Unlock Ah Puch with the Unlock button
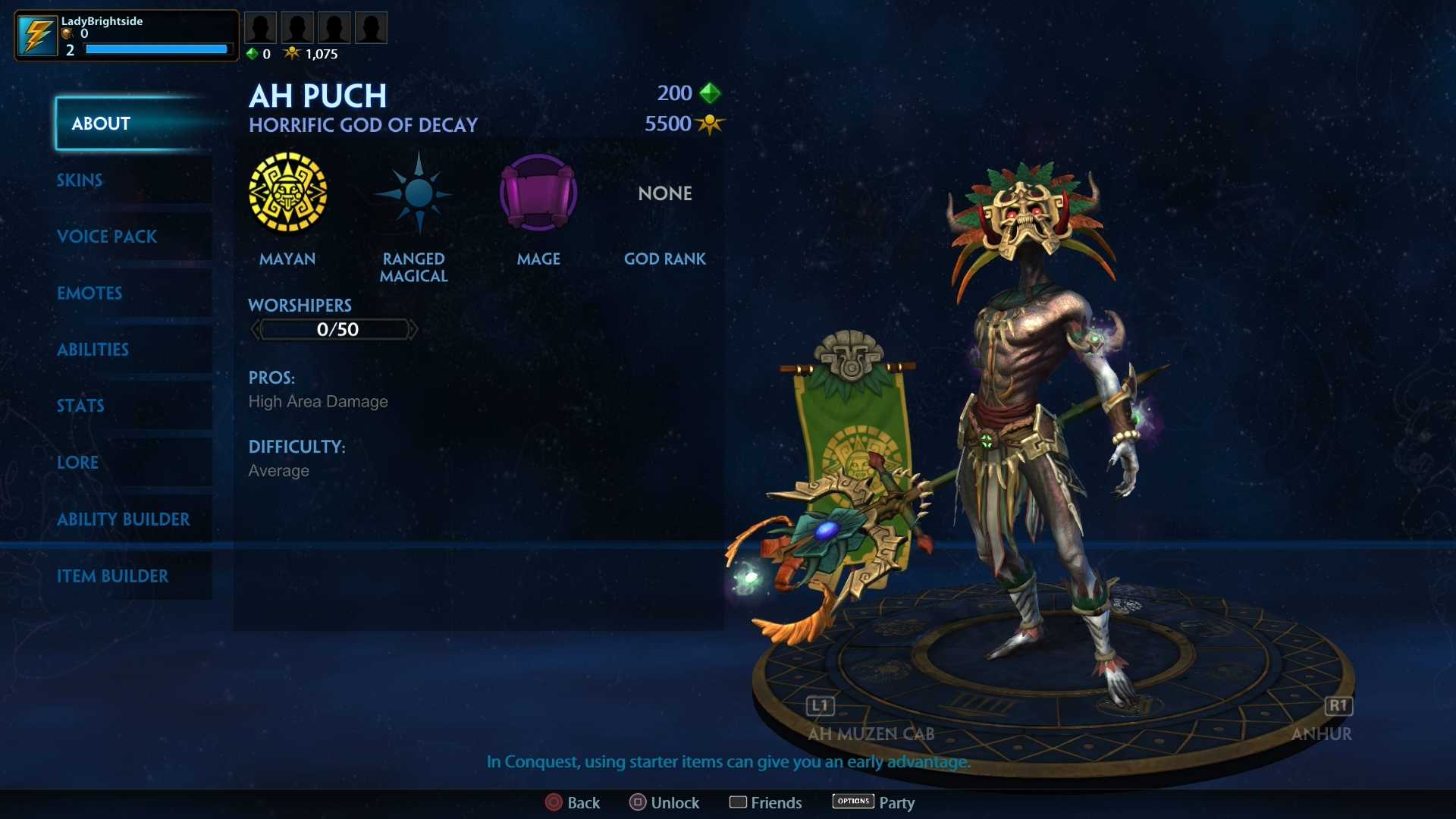 click(664, 802)
